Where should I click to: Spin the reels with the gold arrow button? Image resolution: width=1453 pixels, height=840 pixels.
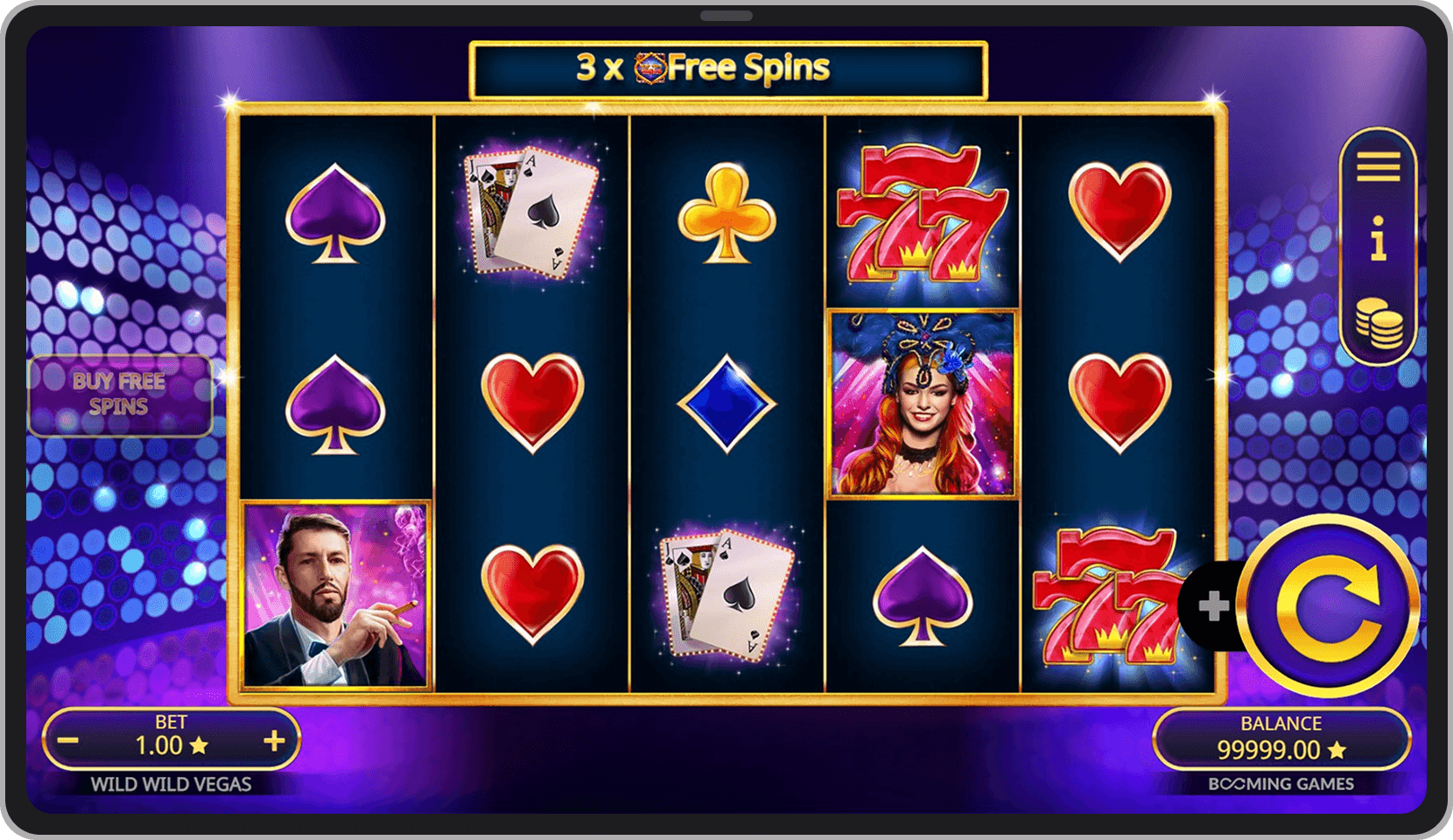(1328, 605)
